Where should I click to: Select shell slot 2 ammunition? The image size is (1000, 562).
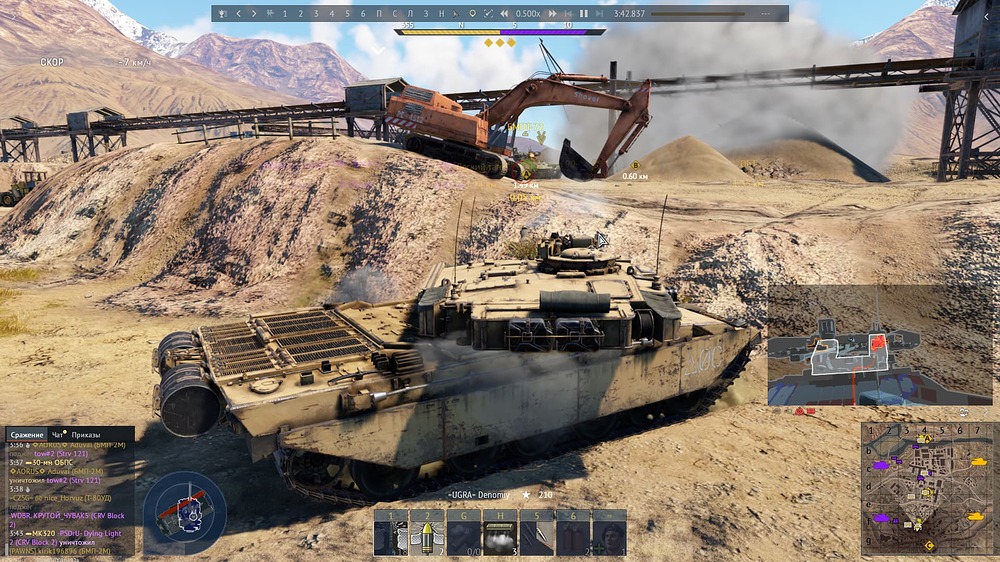click(425, 534)
